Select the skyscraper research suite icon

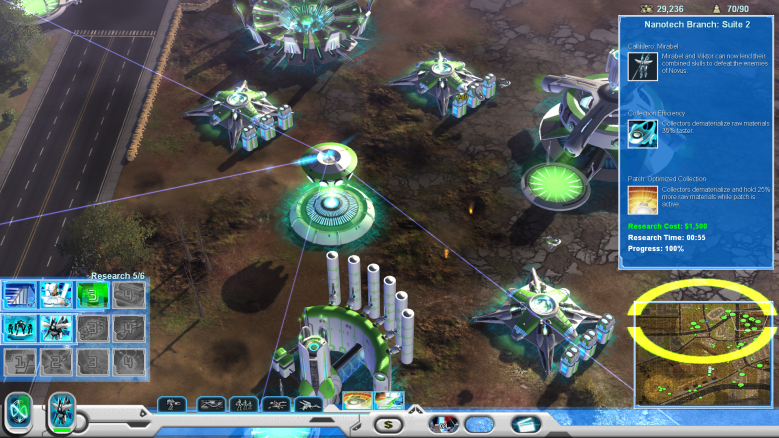(19, 295)
